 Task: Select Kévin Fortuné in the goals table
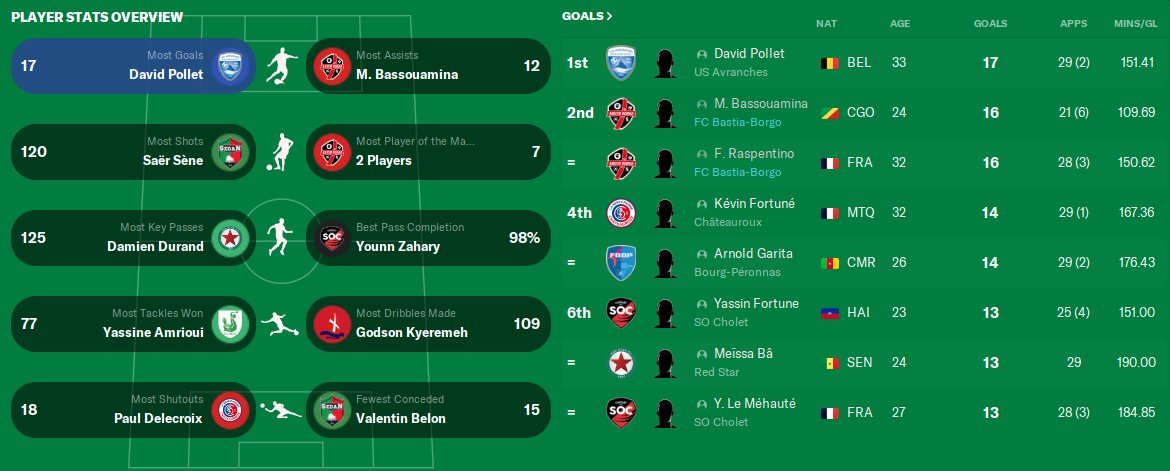[x=754, y=204]
